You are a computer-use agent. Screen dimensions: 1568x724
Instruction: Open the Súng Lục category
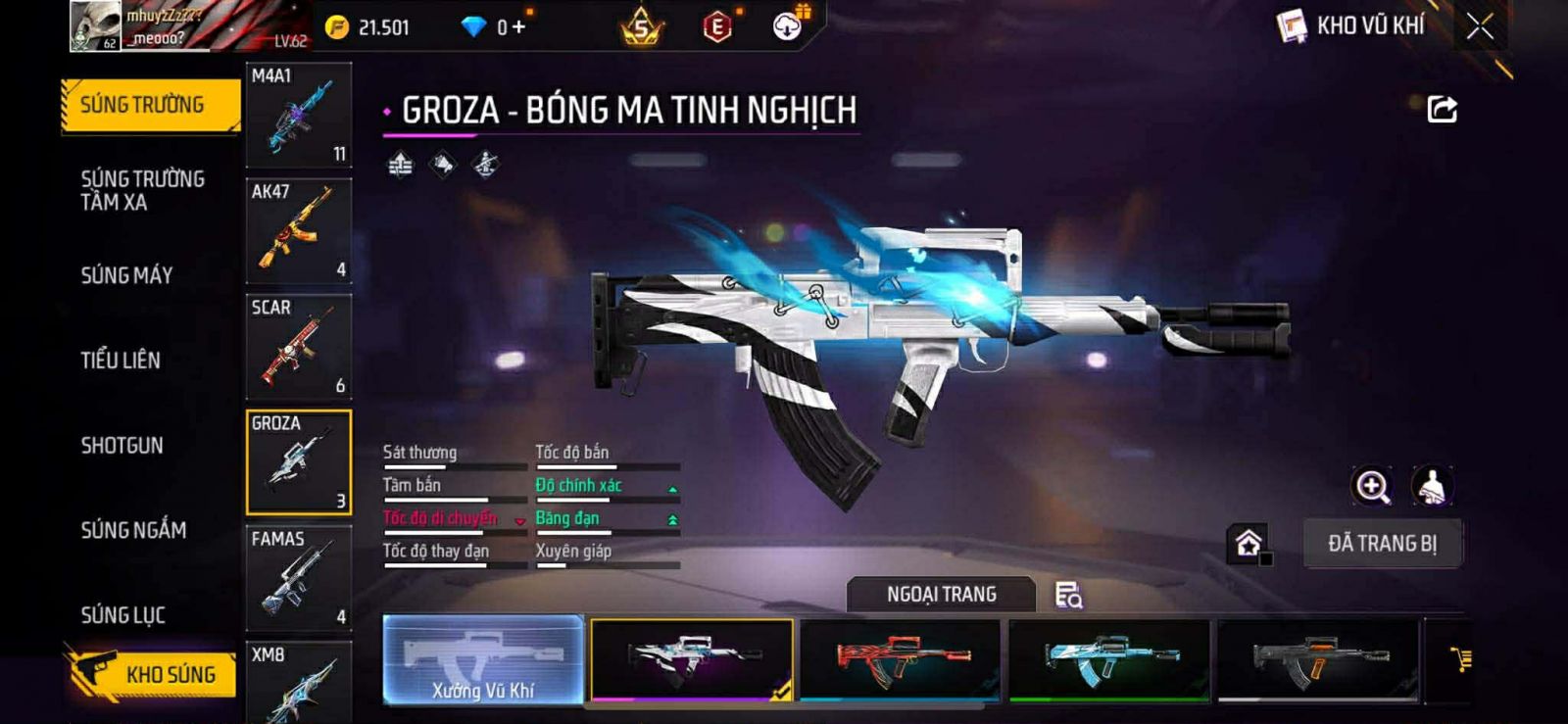coord(123,615)
